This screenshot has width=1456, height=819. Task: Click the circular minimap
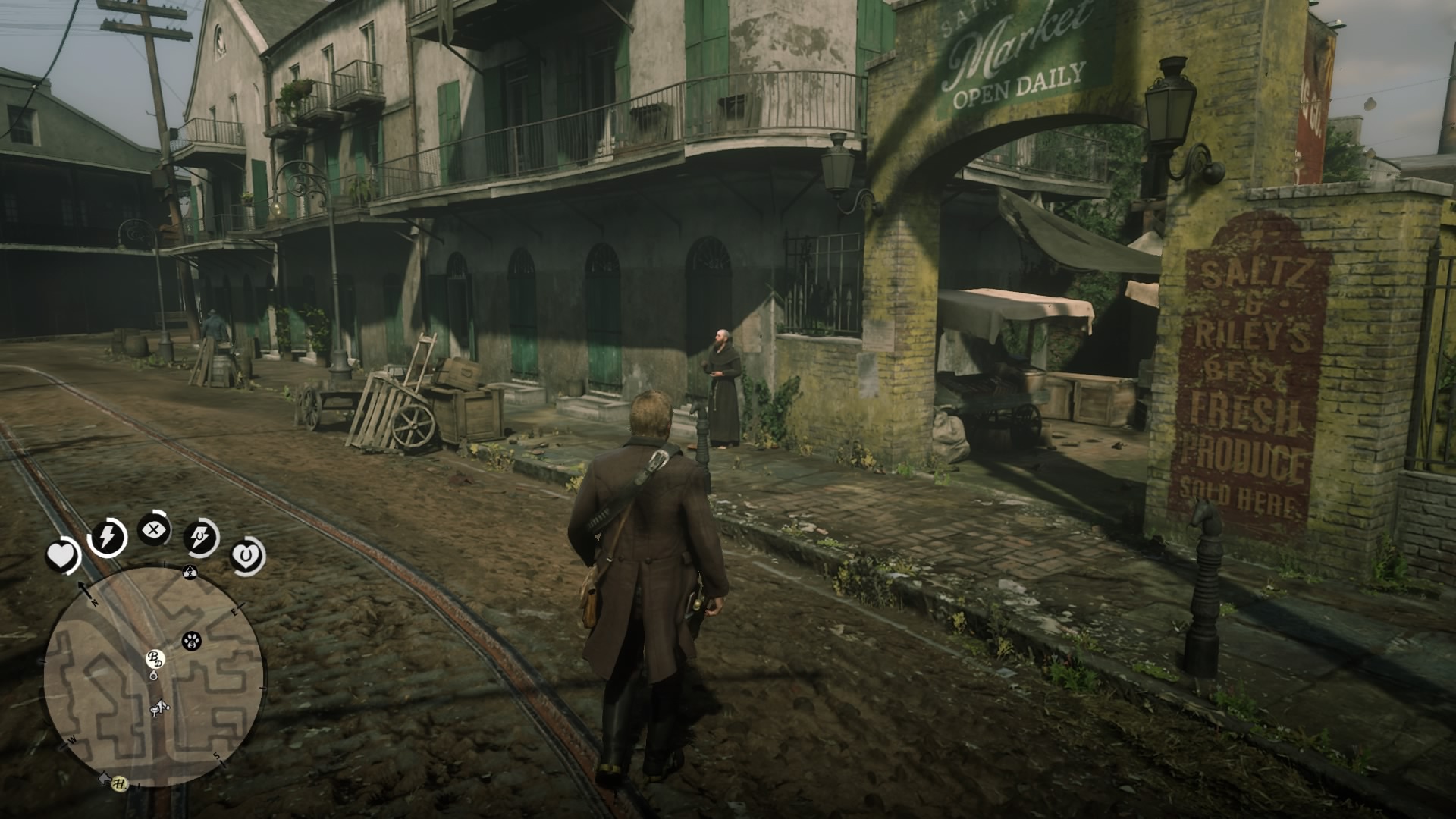point(155,676)
